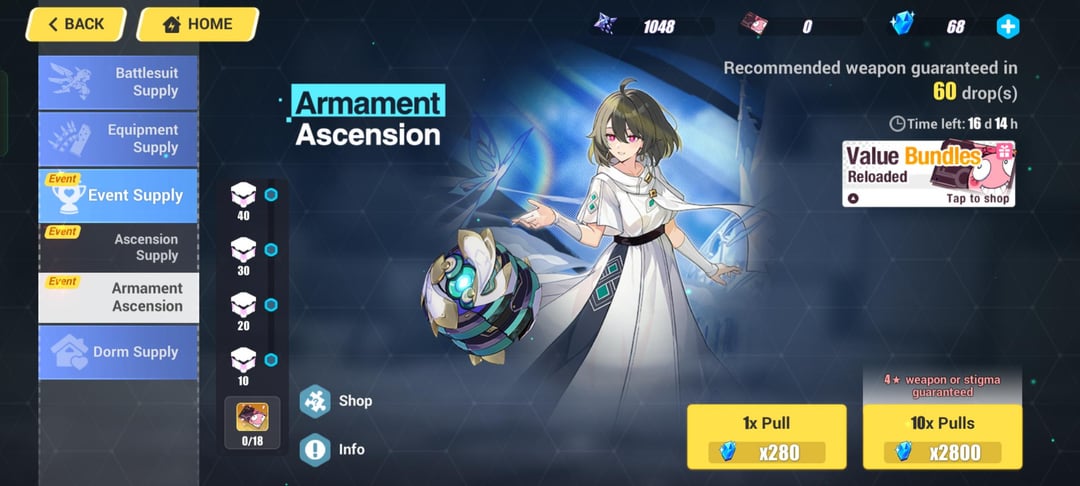Claim the 10-pull milestone reward box
Viewport: 1080px width, 486px height.
click(244, 360)
